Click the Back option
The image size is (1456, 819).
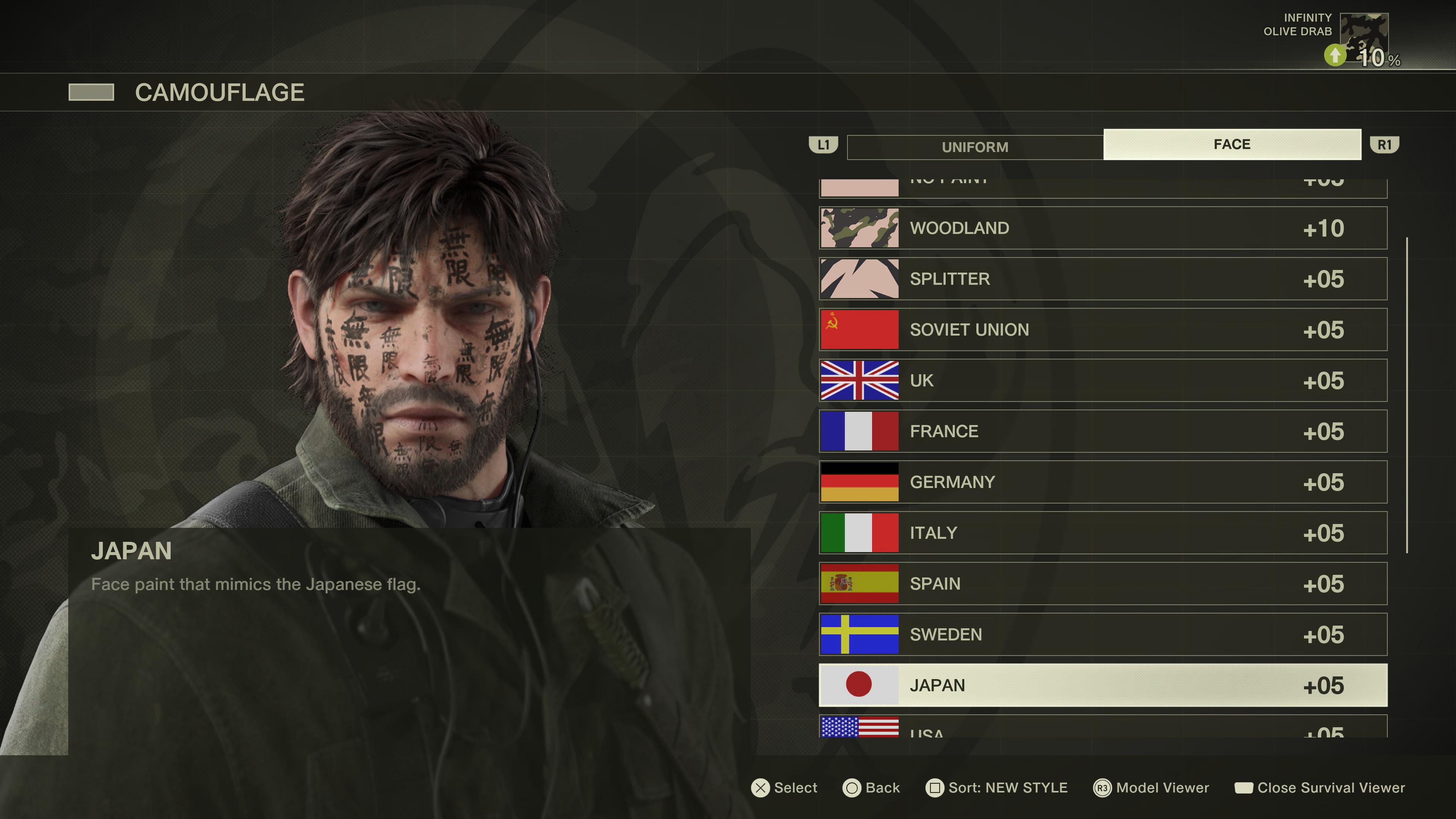pos(871,788)
